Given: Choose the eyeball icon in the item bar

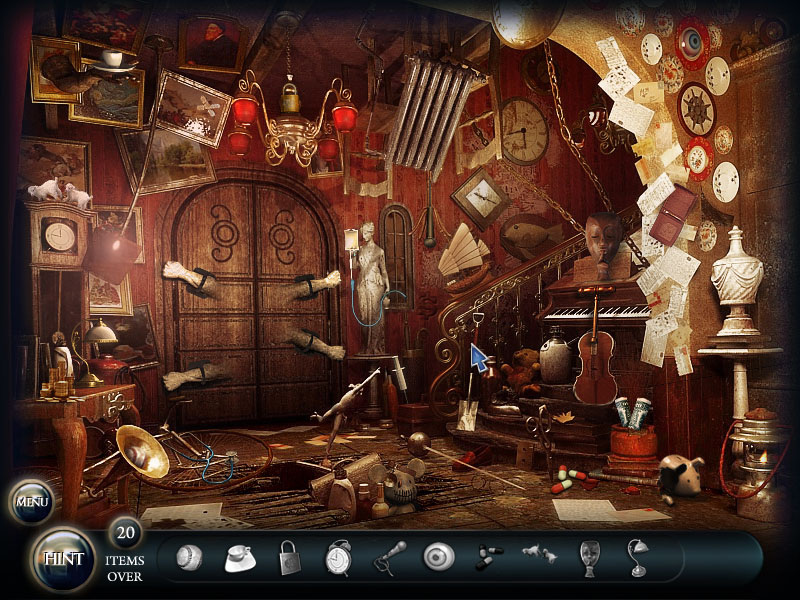Looking at the screenshot, I should coord(438,557).
